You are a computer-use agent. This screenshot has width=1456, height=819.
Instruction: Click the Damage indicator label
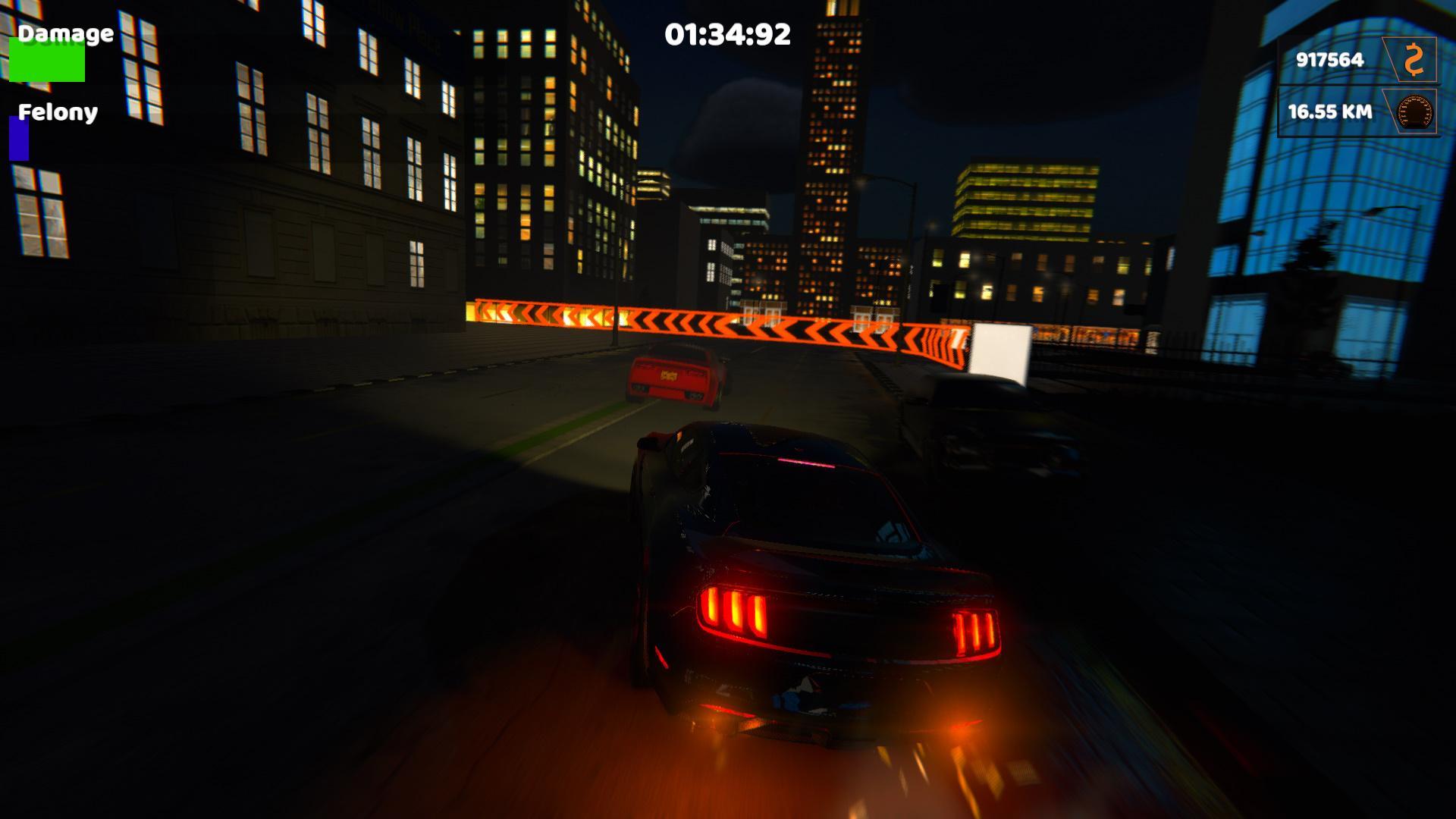click(65, 33)
